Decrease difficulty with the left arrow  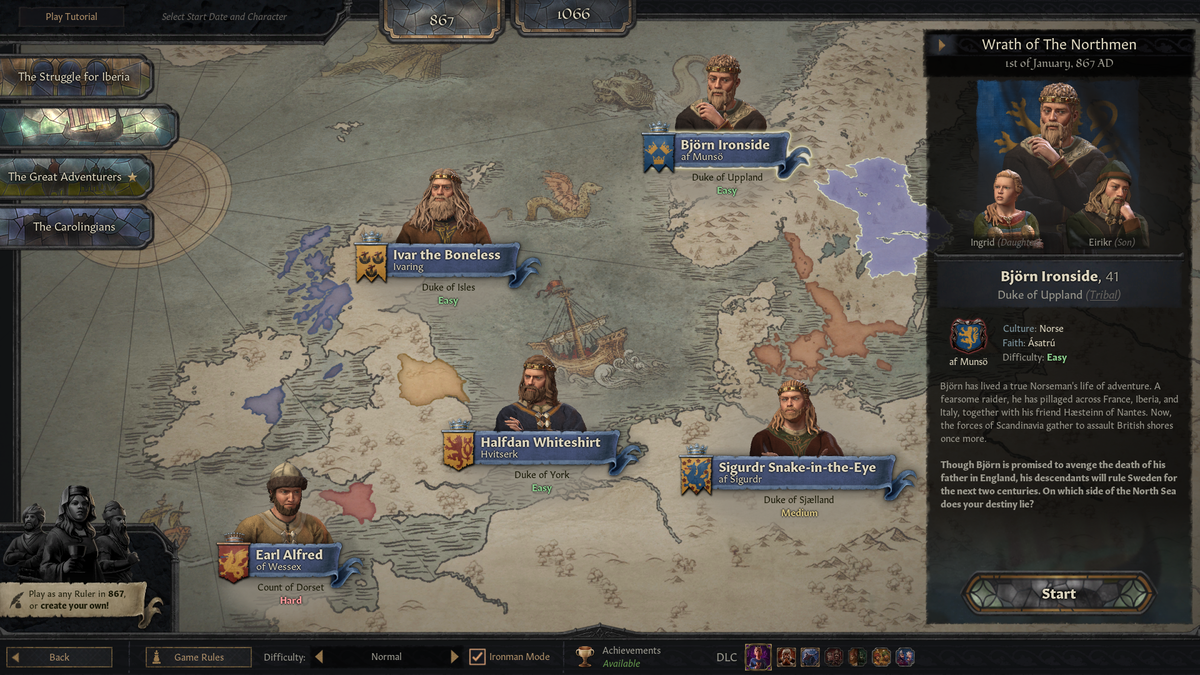click(320, 657)
